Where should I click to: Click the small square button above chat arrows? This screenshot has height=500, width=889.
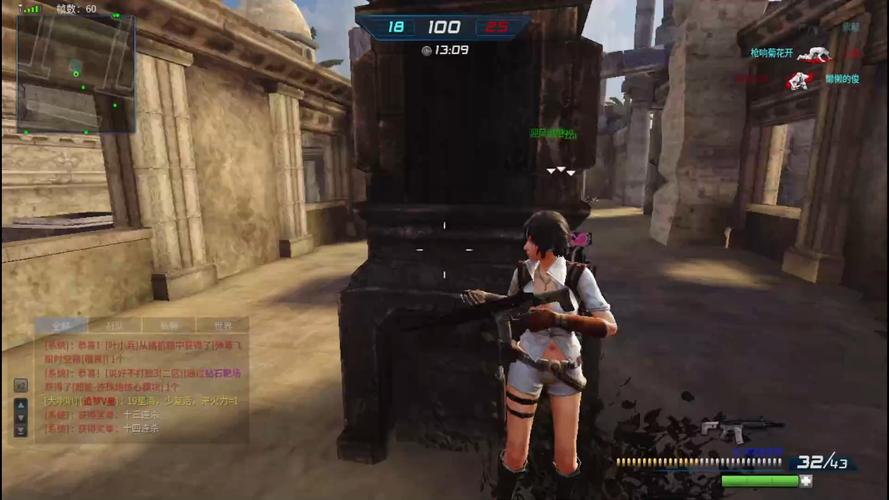pos(20,385)
